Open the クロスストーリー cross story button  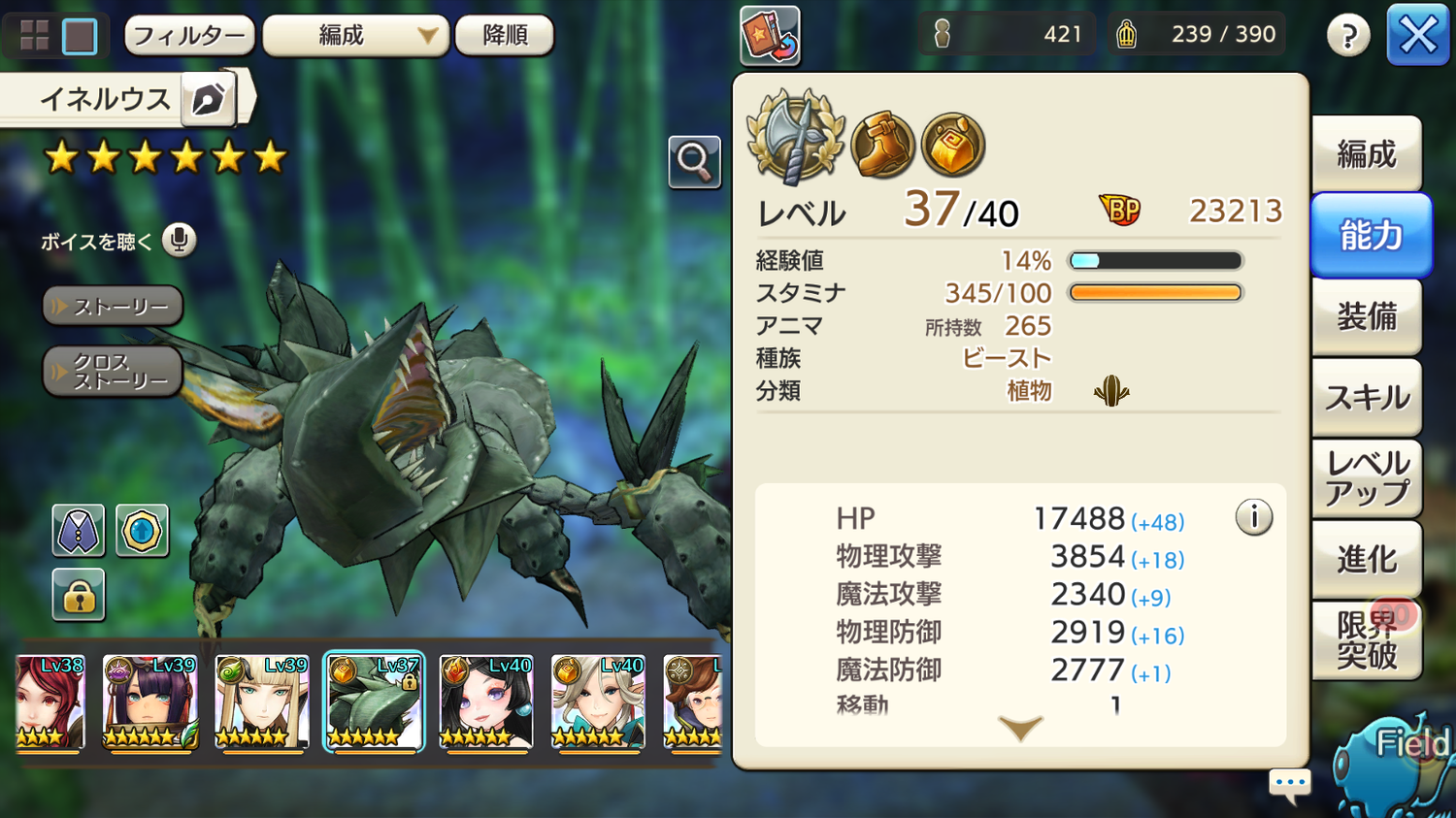[x=113, y=371]
